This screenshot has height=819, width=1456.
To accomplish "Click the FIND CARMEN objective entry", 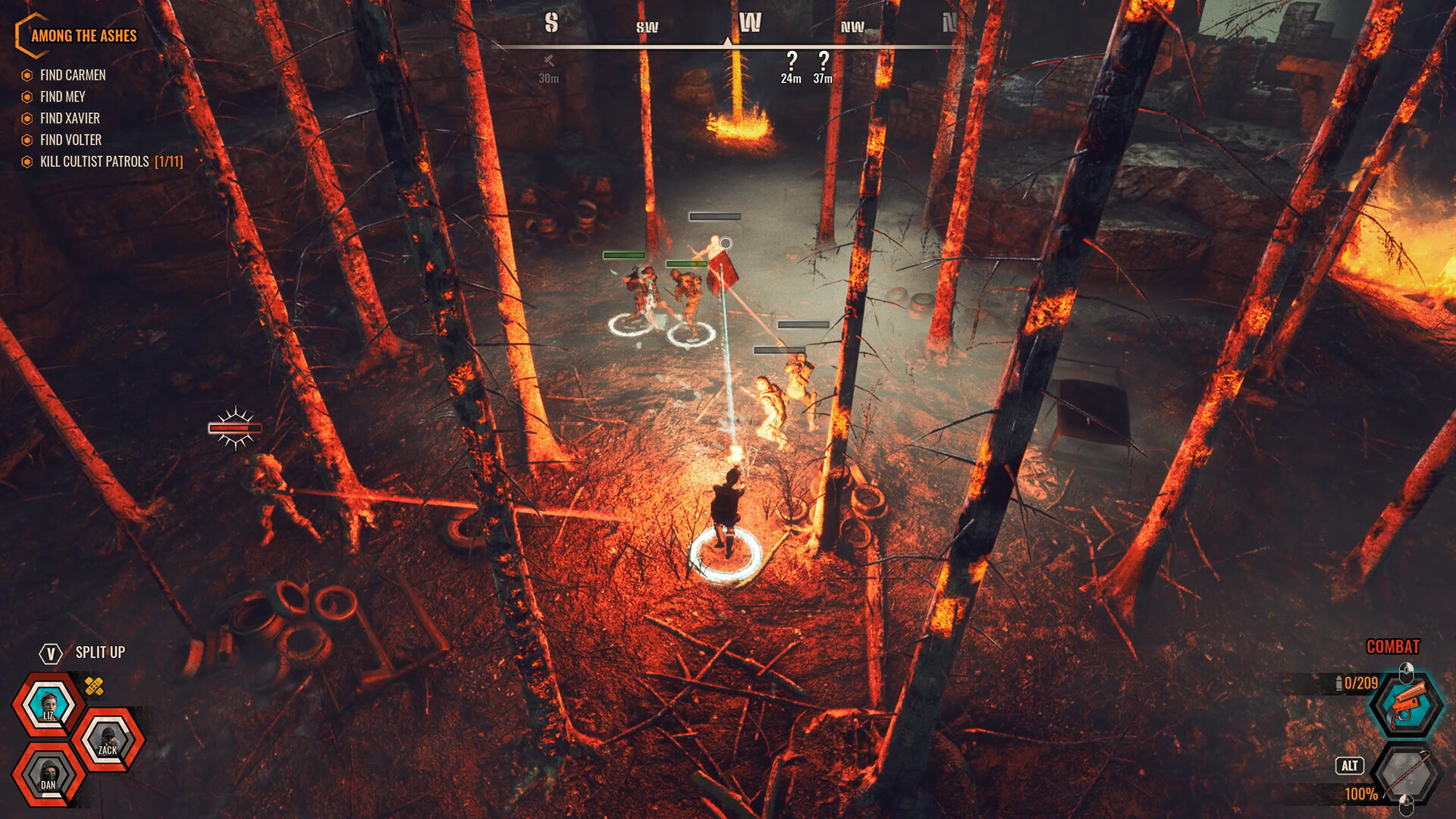I will pos(74,75).
